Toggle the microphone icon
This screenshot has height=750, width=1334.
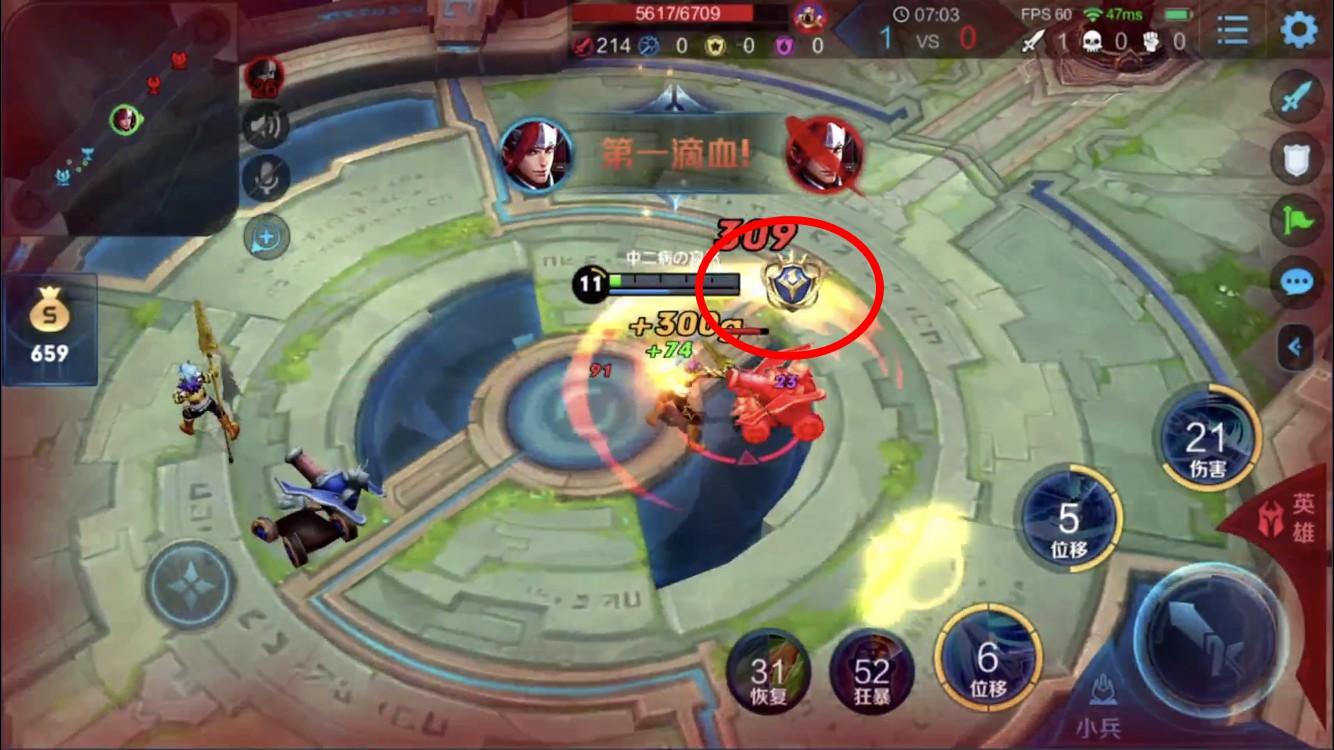265,177
